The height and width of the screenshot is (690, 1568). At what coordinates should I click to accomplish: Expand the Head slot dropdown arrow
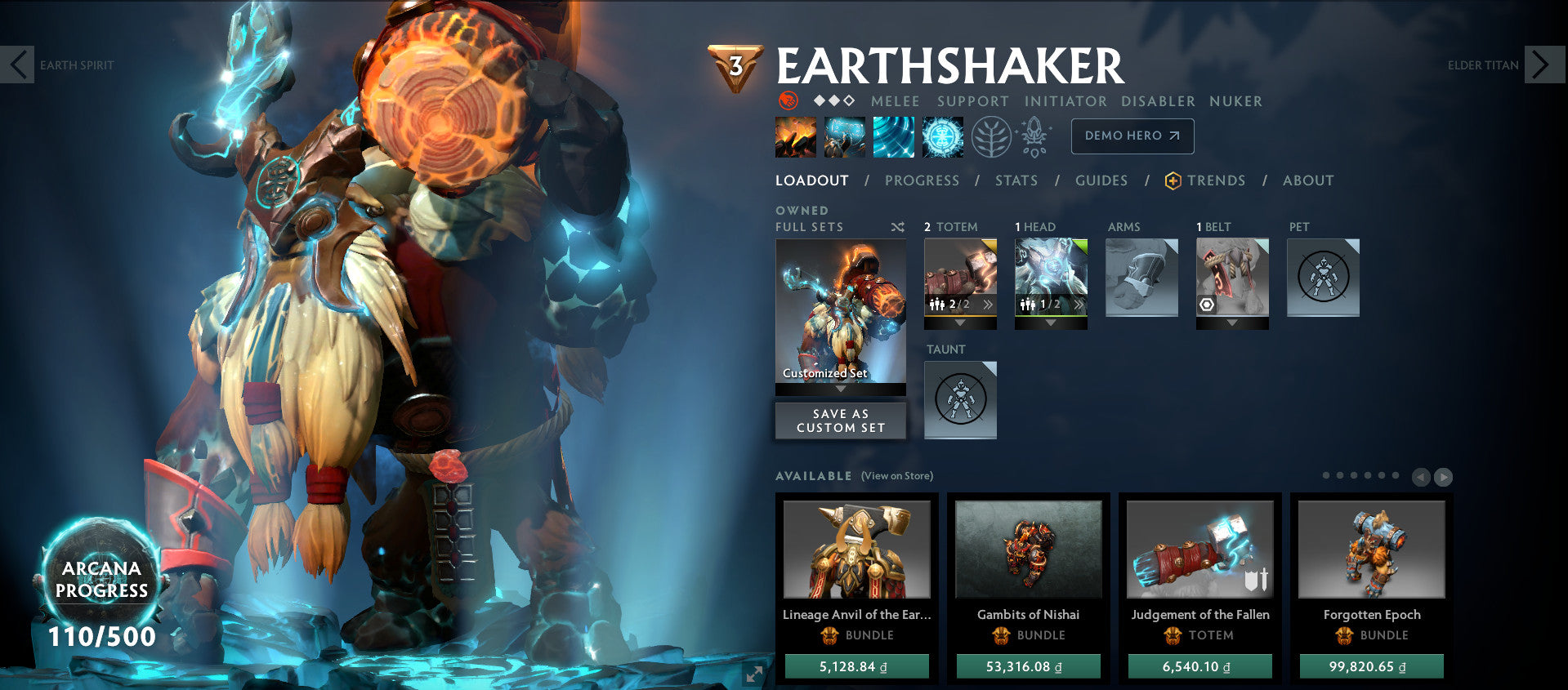pos(1051,322)
